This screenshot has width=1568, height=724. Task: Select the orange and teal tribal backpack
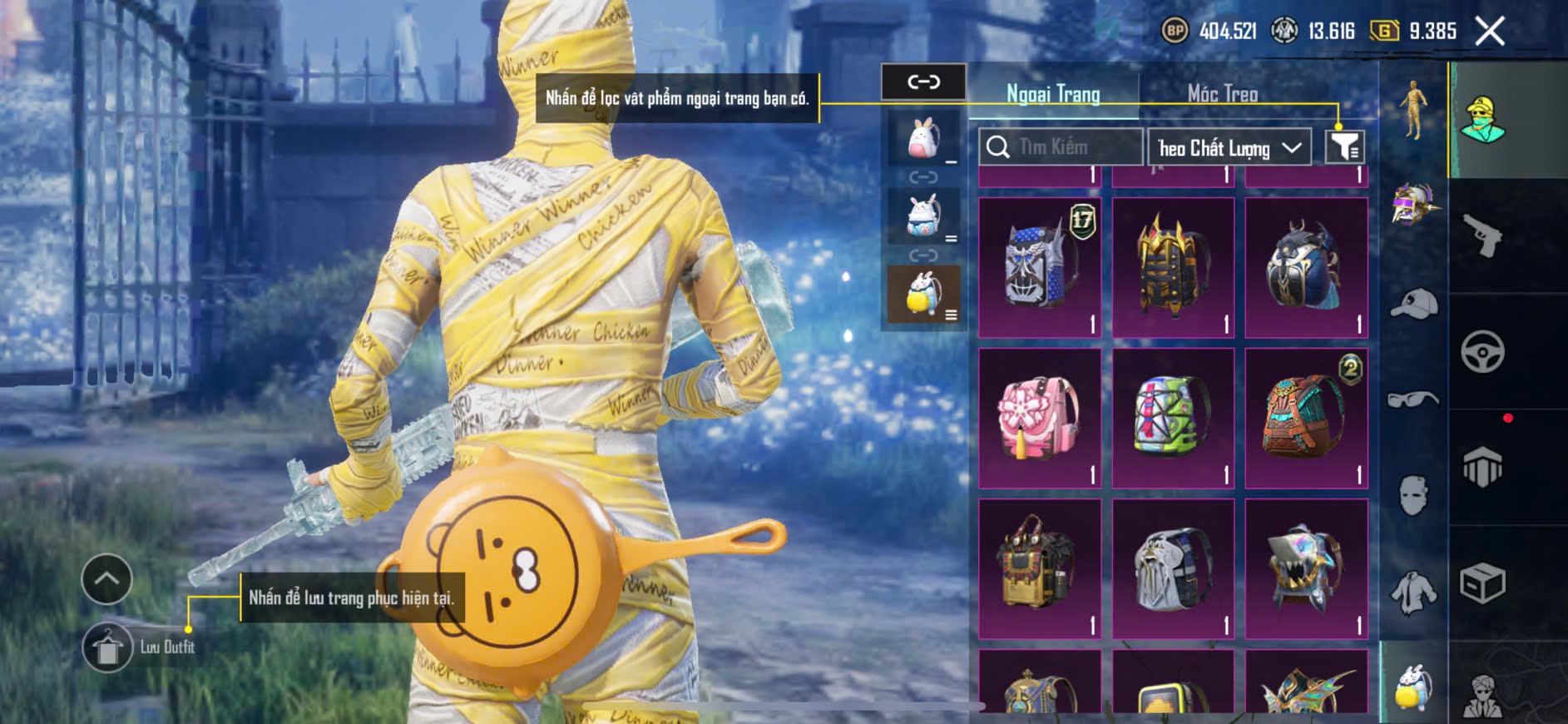click(x=1306, y=418)
